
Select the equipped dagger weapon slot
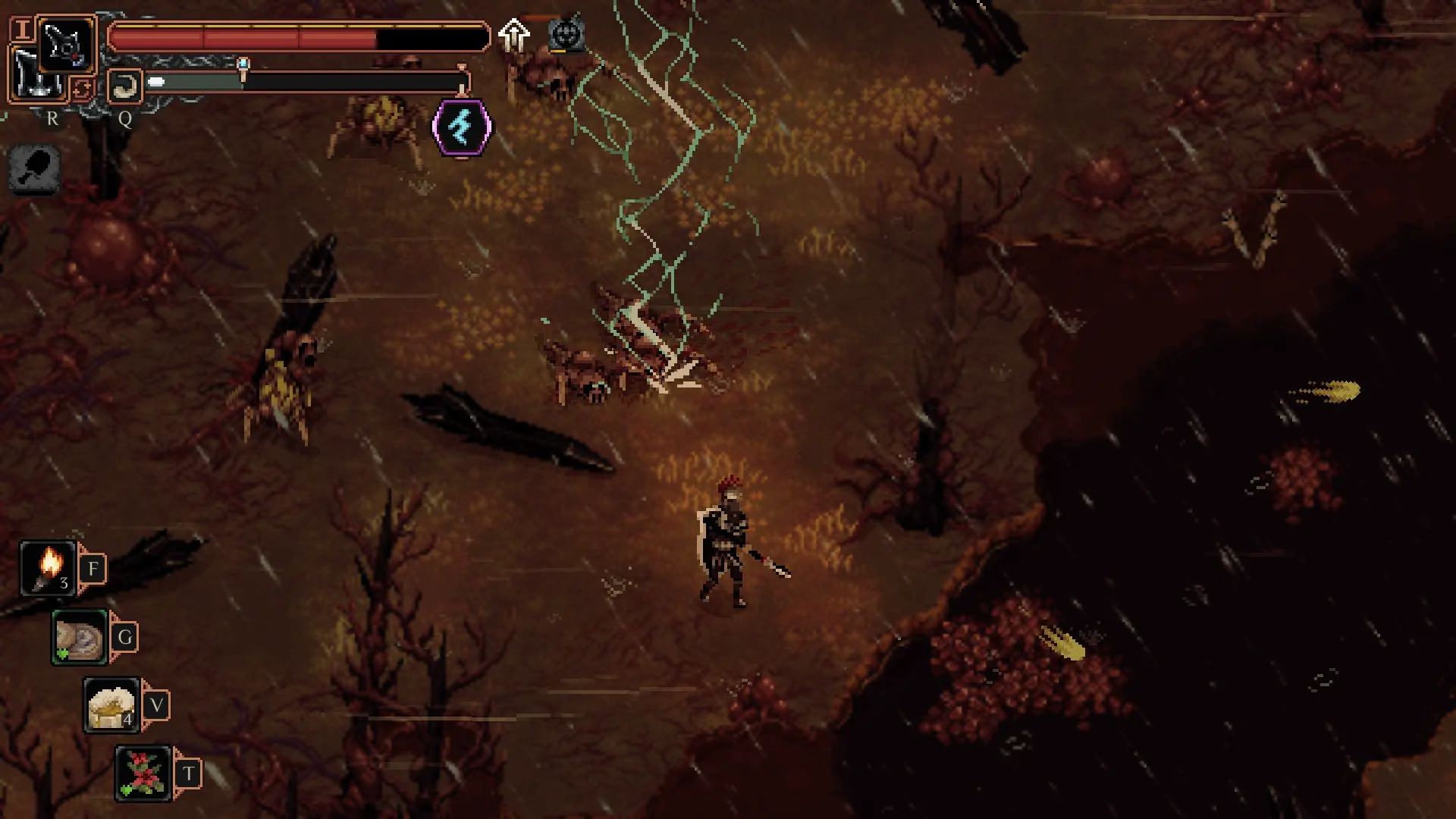(64, 45)
